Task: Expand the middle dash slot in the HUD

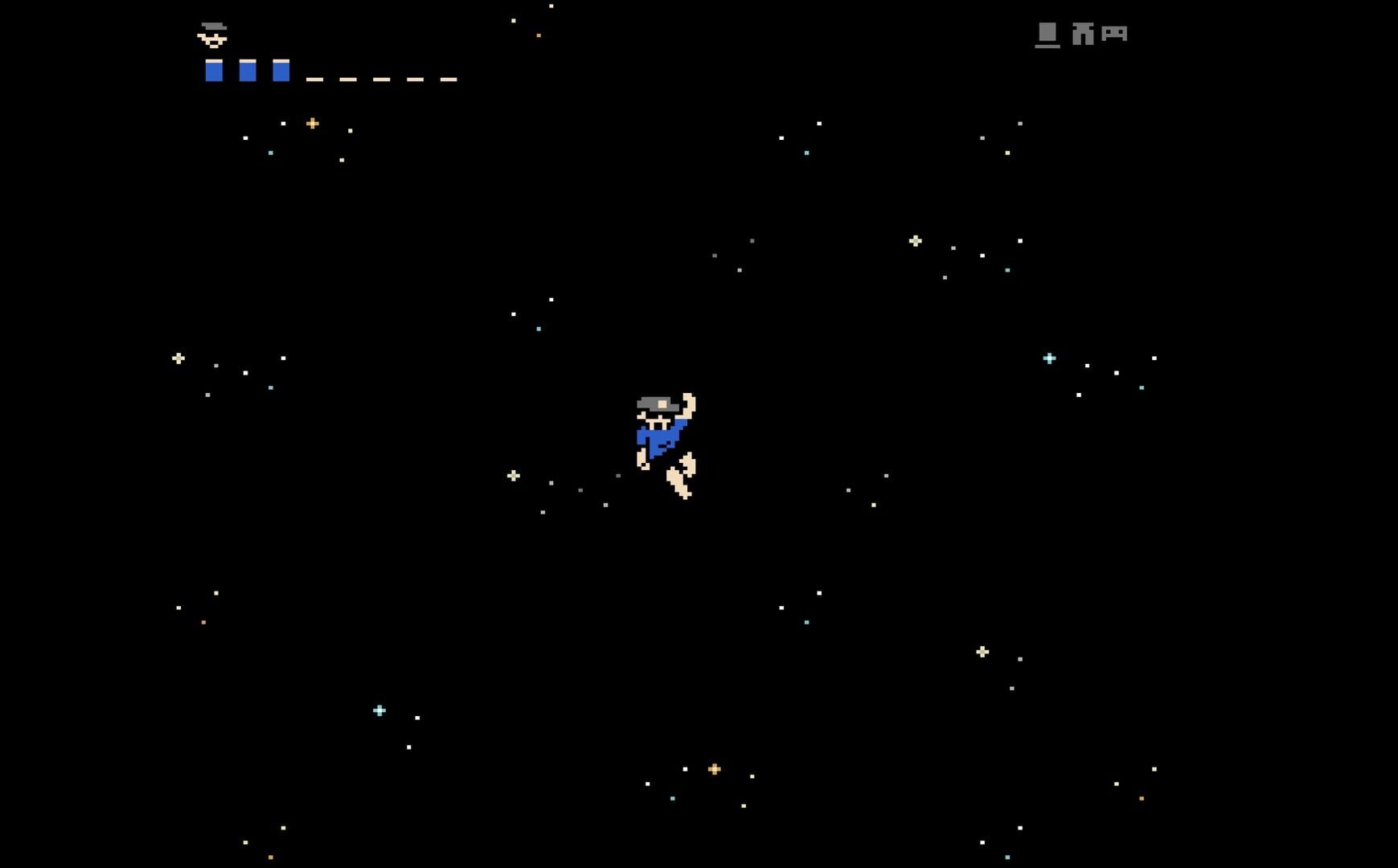Action: (381, 78)
